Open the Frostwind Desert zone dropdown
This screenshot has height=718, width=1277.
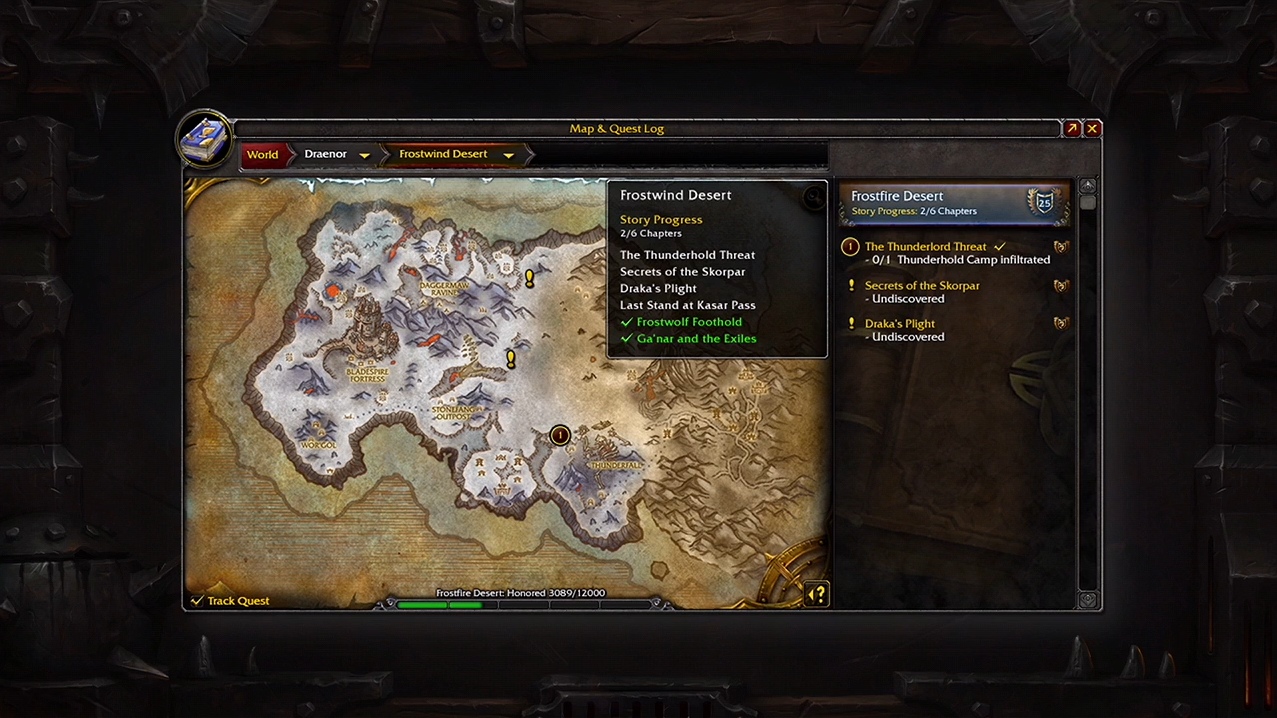tap(508, 155)
